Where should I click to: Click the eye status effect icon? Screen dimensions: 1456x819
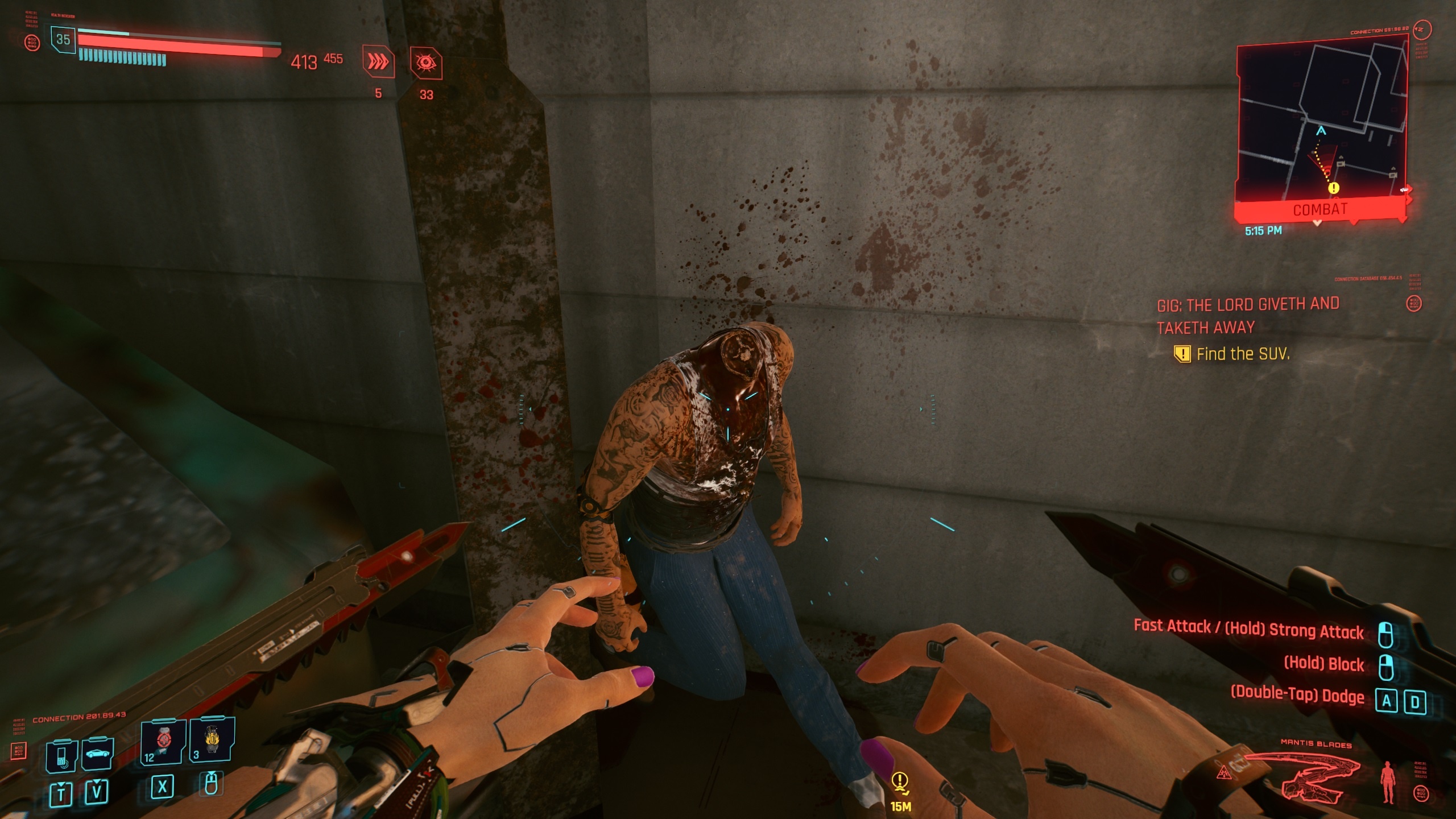pos(426,64)
